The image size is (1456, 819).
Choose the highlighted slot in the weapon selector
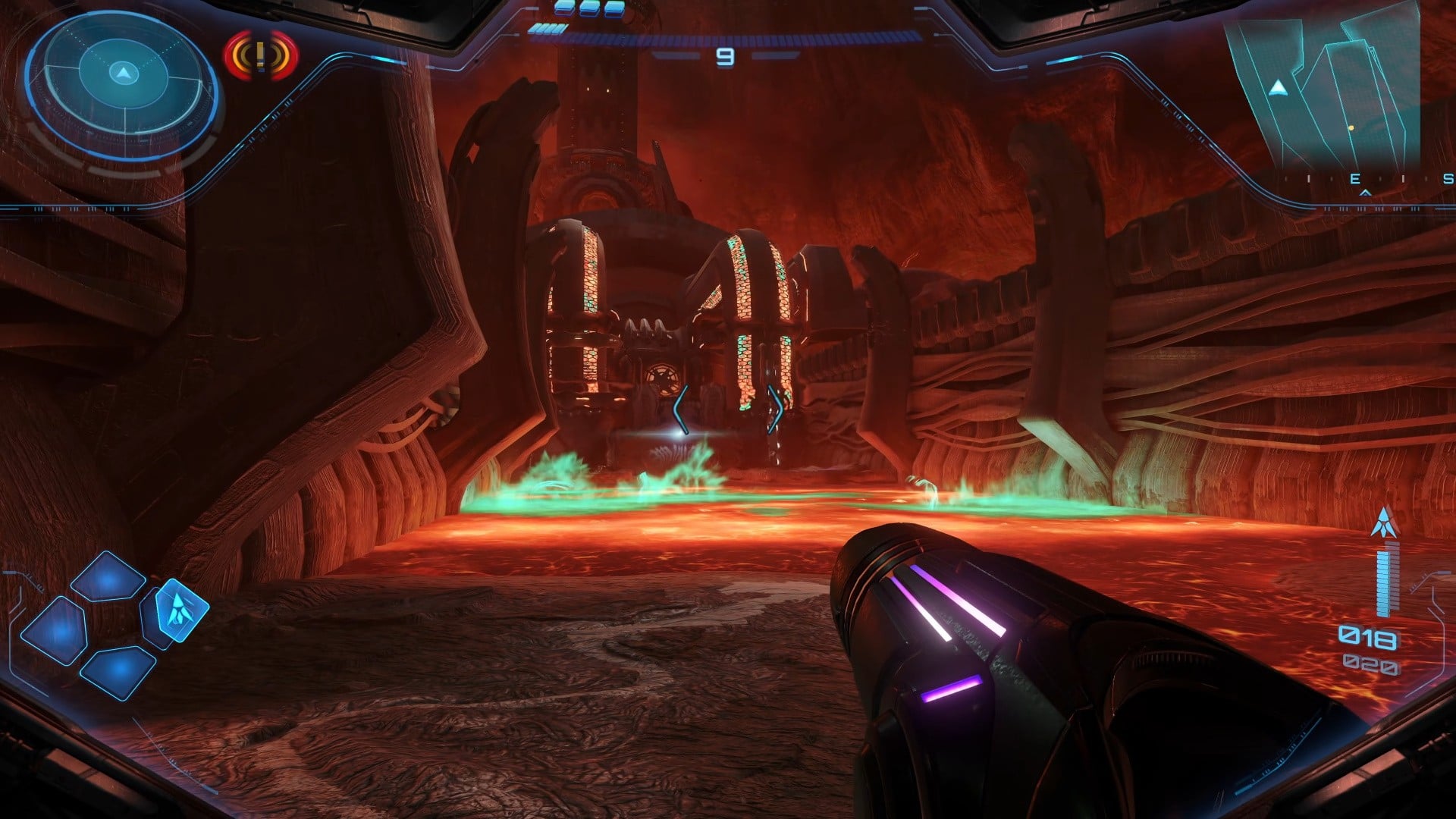click(180, 610)
